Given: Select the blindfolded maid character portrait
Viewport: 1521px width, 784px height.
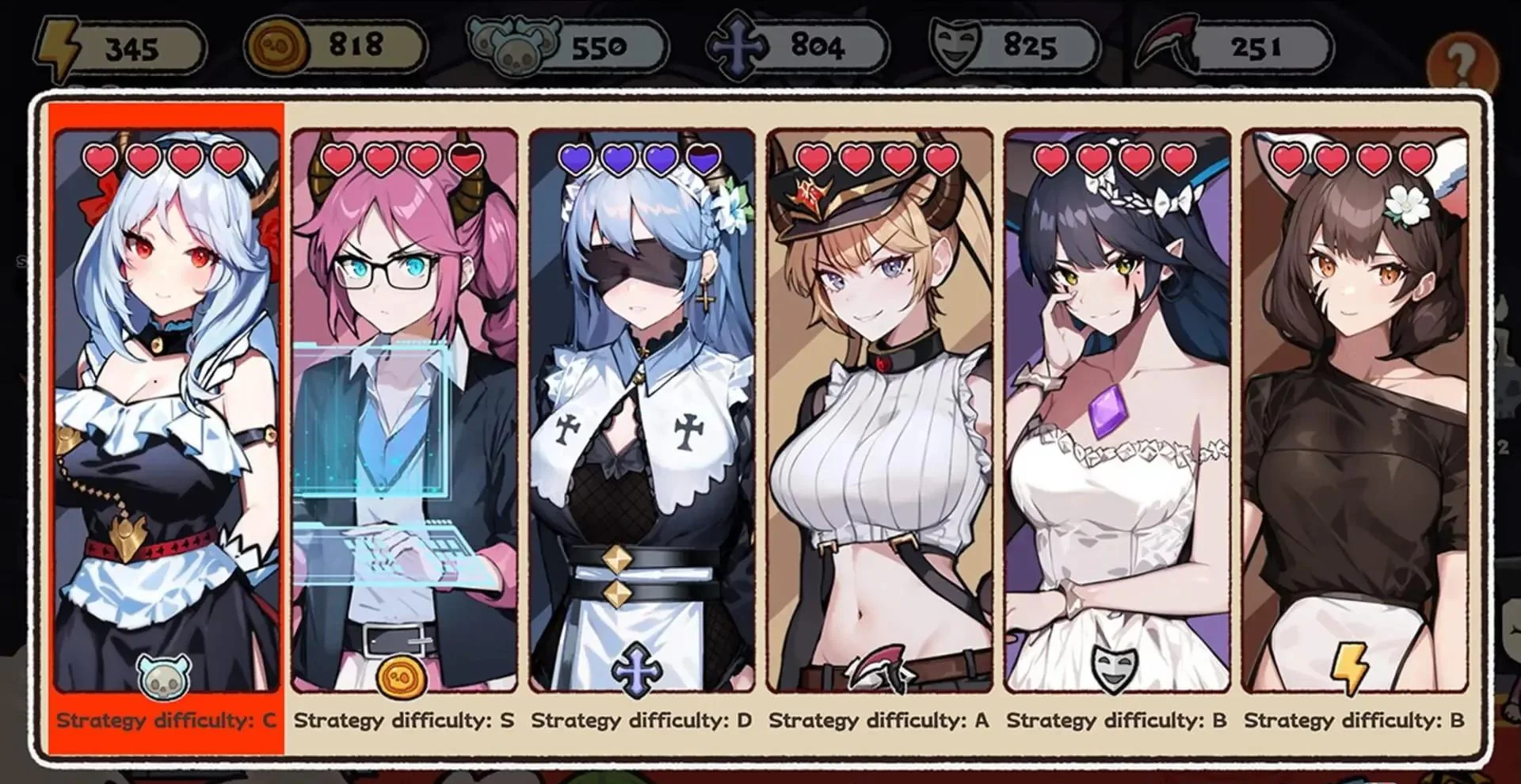Looking at the screenshot, I should pyautogui.click(x=641, y=396).
